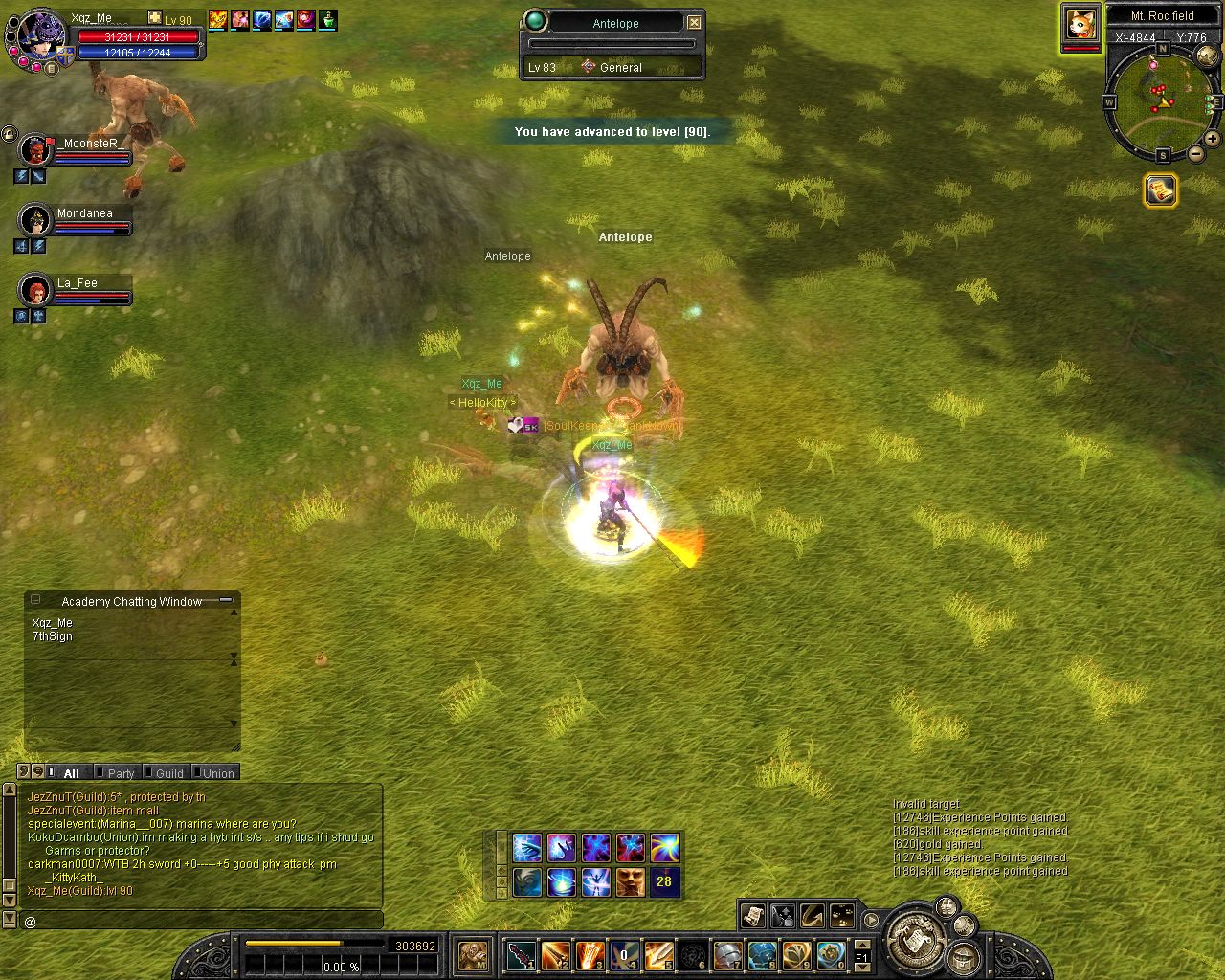Activate the stone face mask skill
The image size is (1225, 980).
pyautogui.click(x=630, y=881)
